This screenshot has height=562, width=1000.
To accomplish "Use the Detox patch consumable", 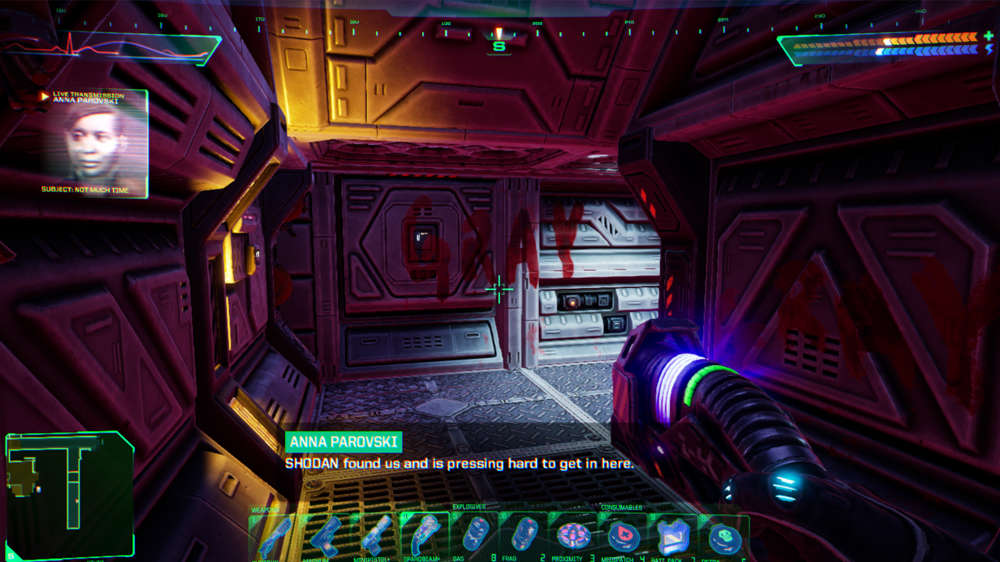I will 722,536.
